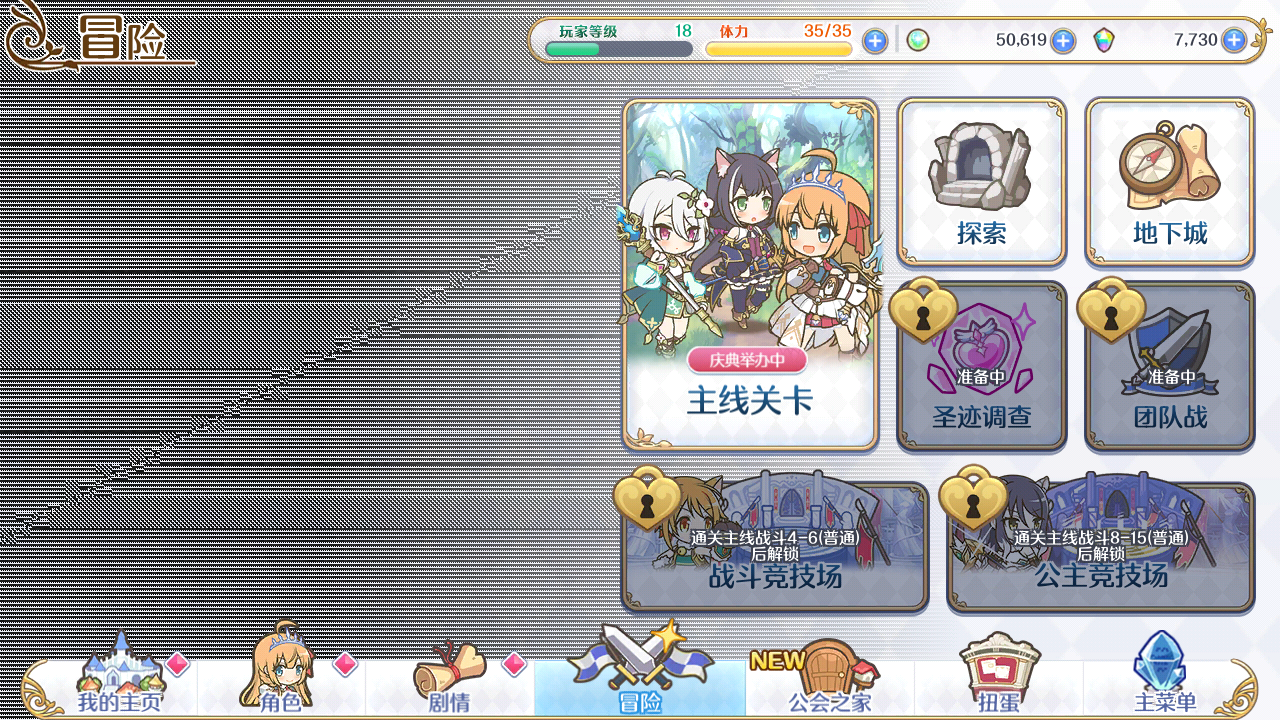Tap the locked 战斗竞技场 battle arena

(x=775, y=548)
